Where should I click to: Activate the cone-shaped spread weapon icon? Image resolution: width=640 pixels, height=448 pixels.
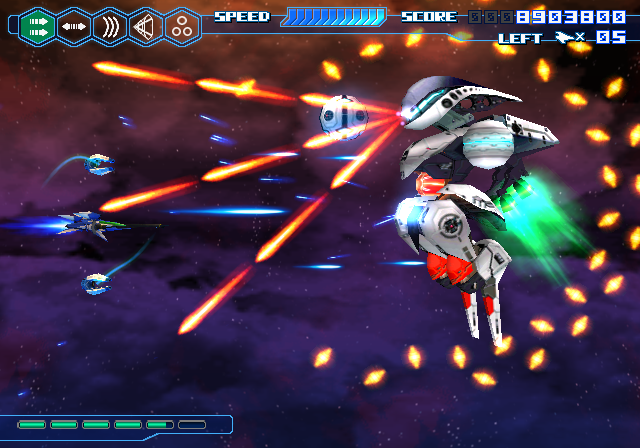pos(146,26)
